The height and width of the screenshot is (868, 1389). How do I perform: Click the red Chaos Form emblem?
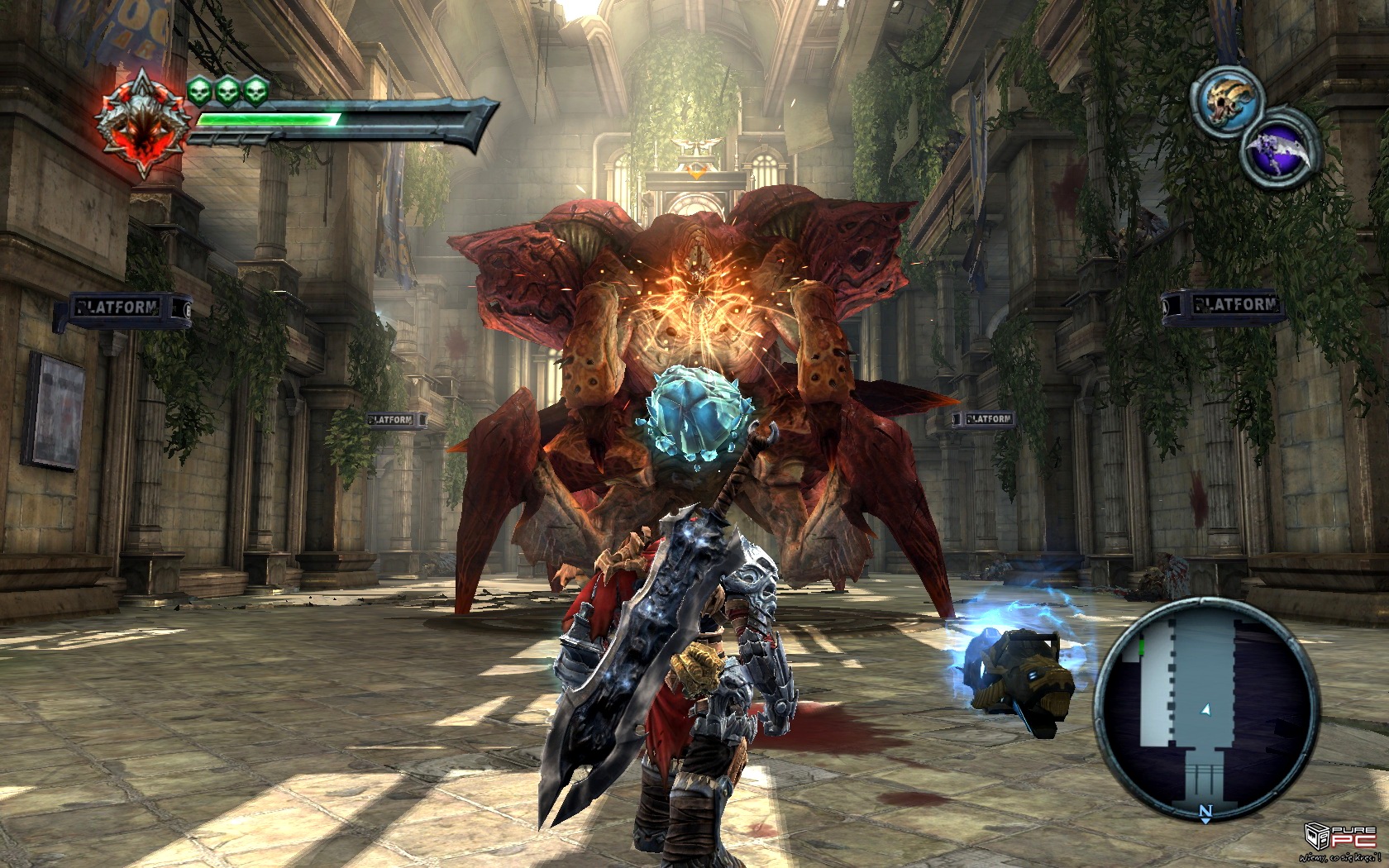click(x=141, y=125)
